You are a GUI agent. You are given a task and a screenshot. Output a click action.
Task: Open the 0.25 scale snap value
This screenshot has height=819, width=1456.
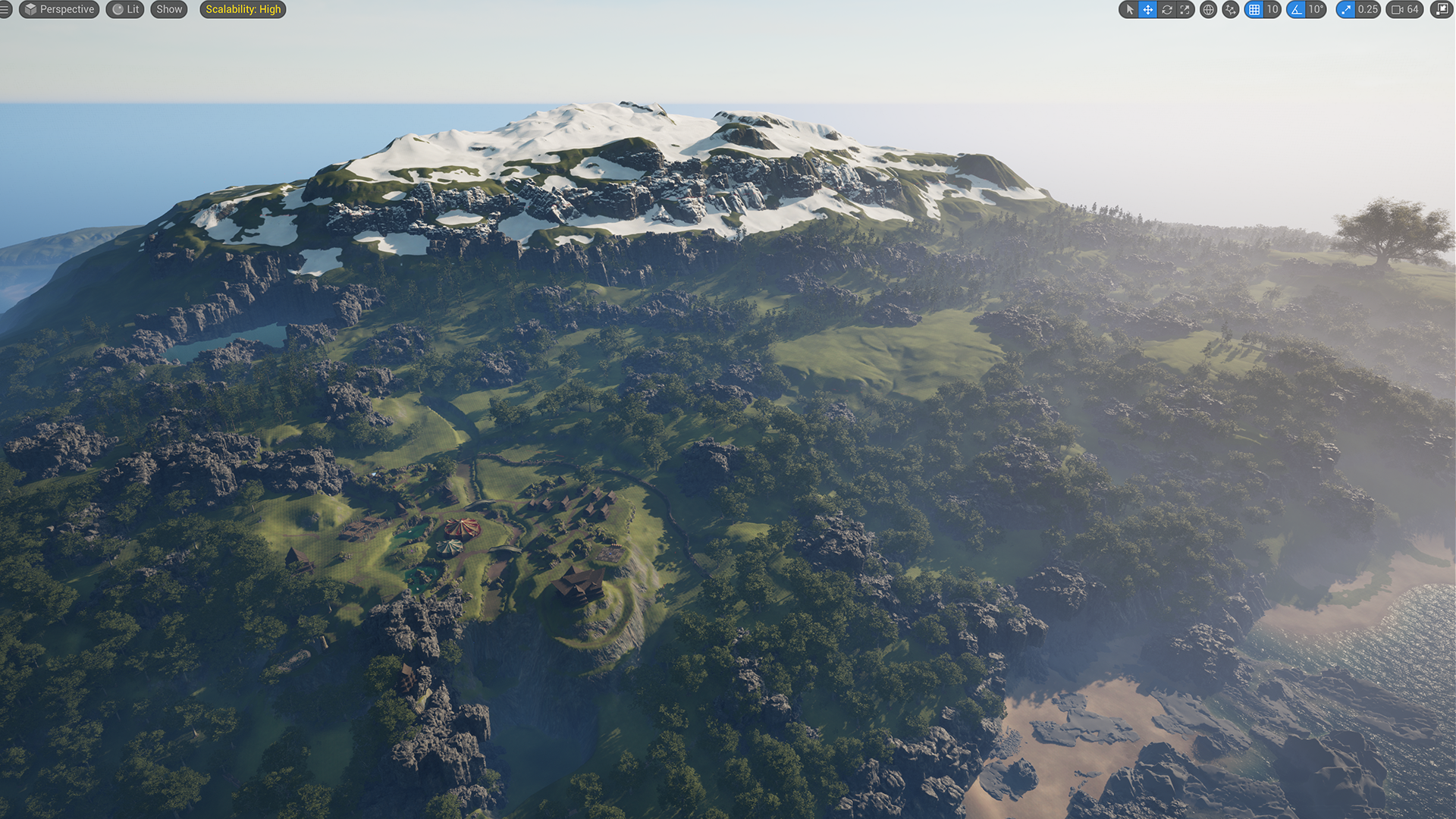click(x=1368, y=10)
